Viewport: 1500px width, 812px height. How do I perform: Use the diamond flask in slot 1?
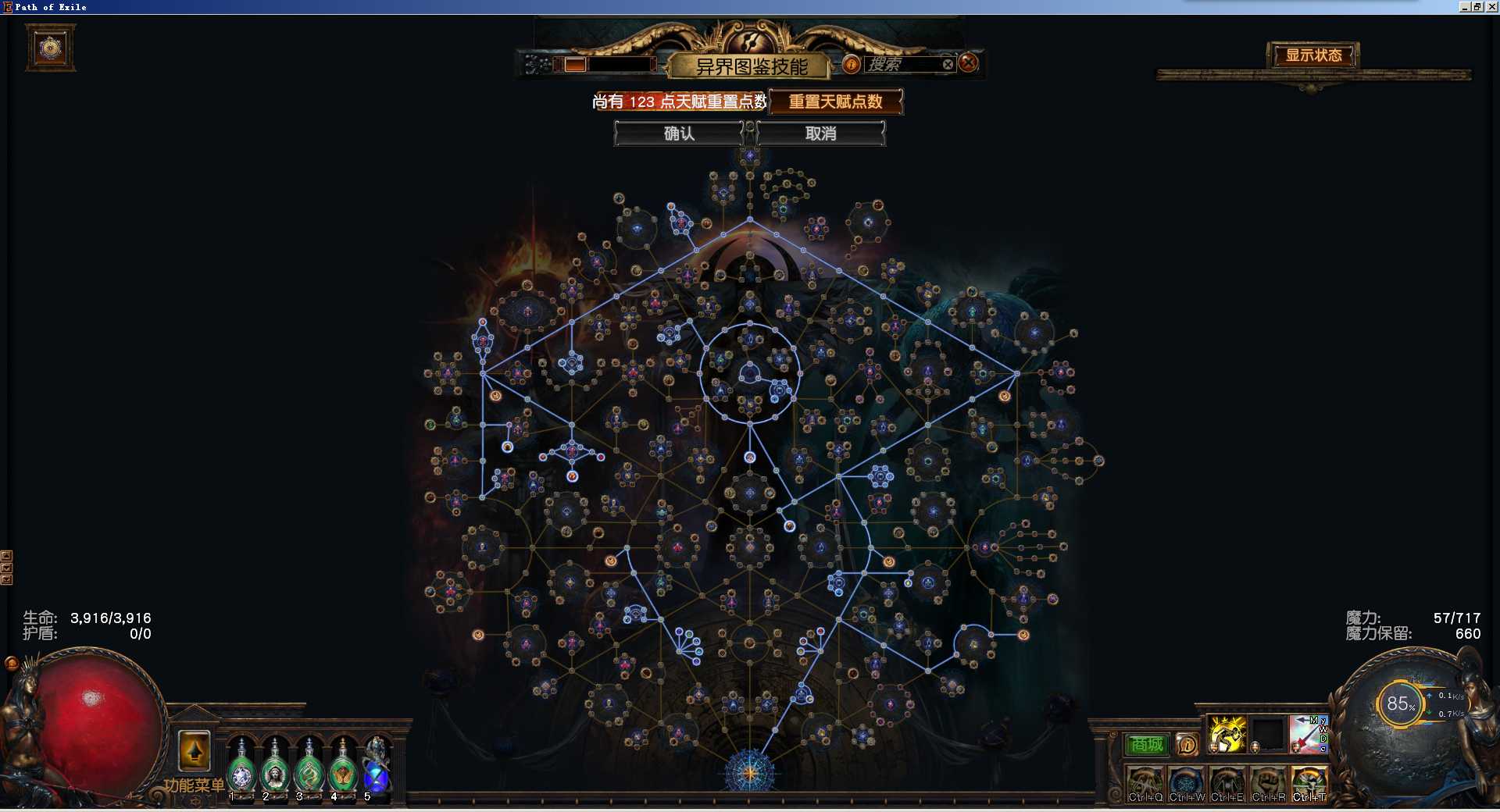pos(241,771)
